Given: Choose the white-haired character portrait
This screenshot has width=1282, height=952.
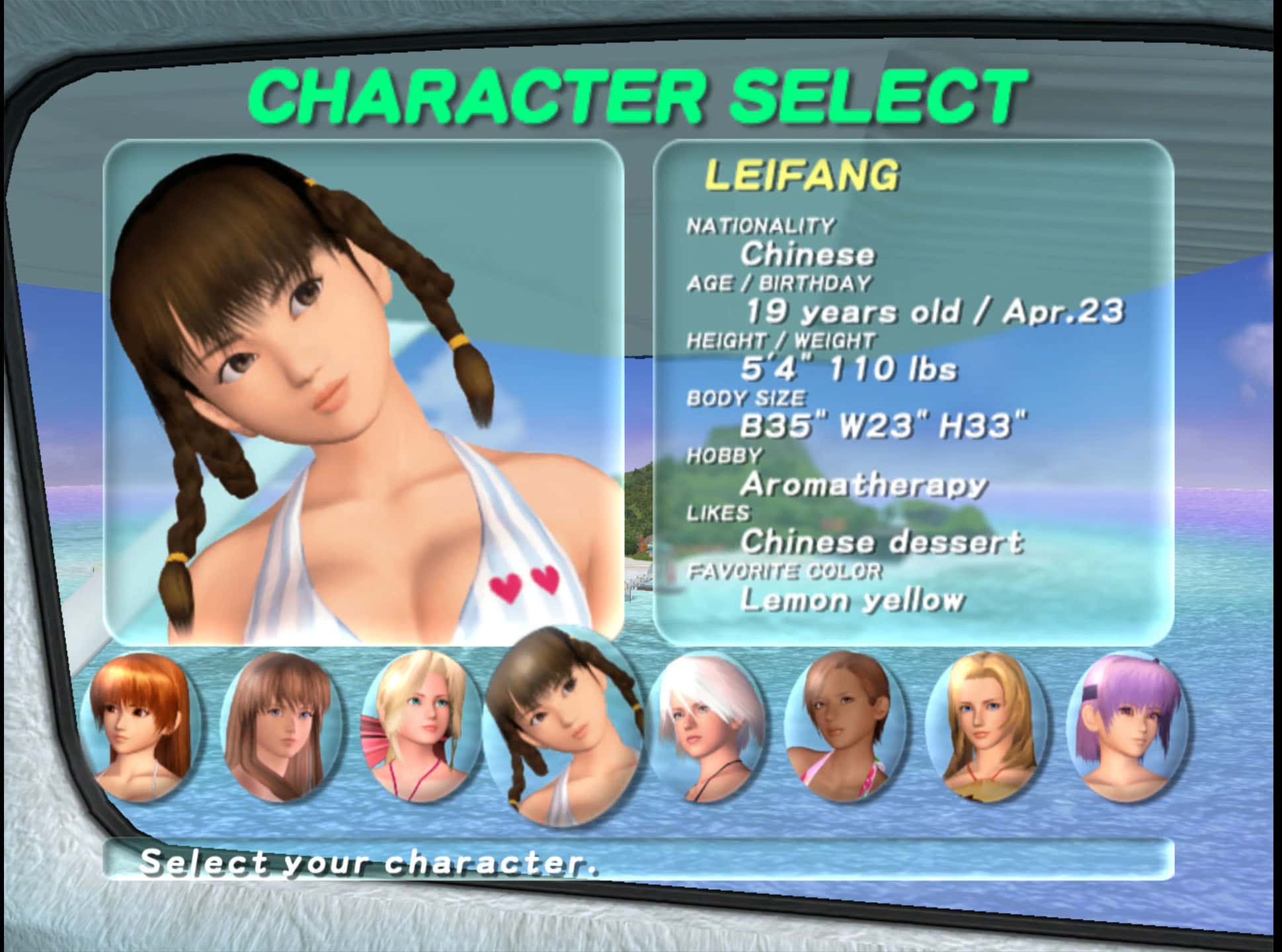Looking at the screenshot, I should (705, 725).
